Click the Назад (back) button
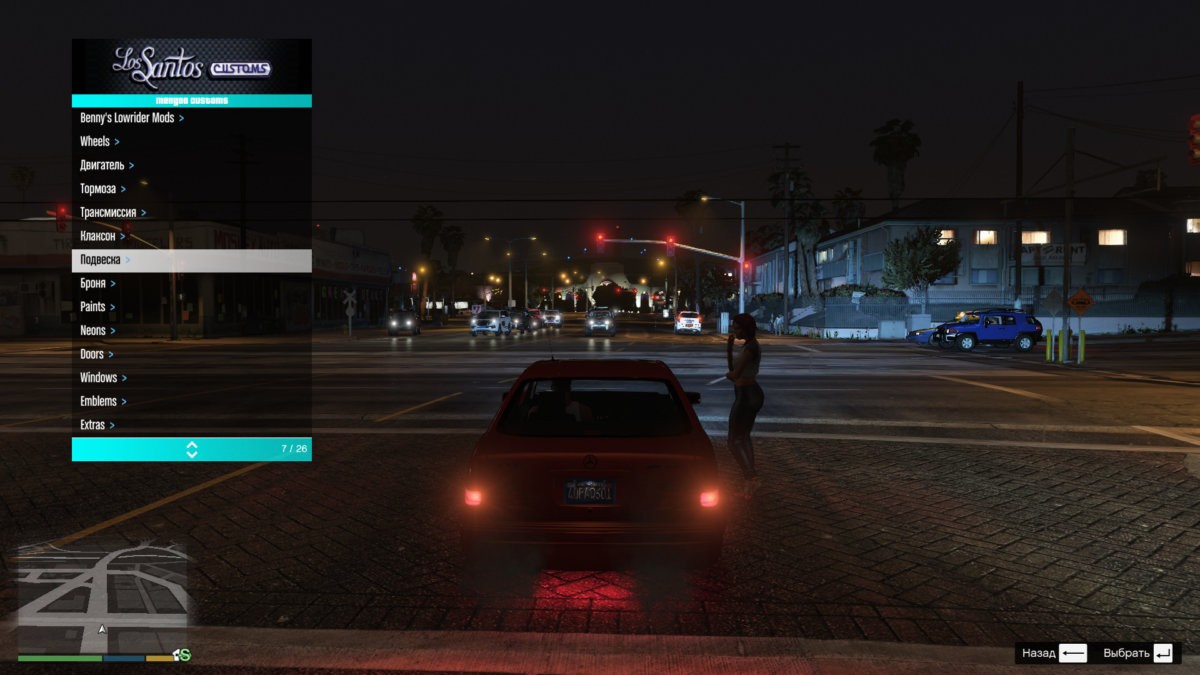Viewport: 1200px width, 675px height. point(1054,653)
